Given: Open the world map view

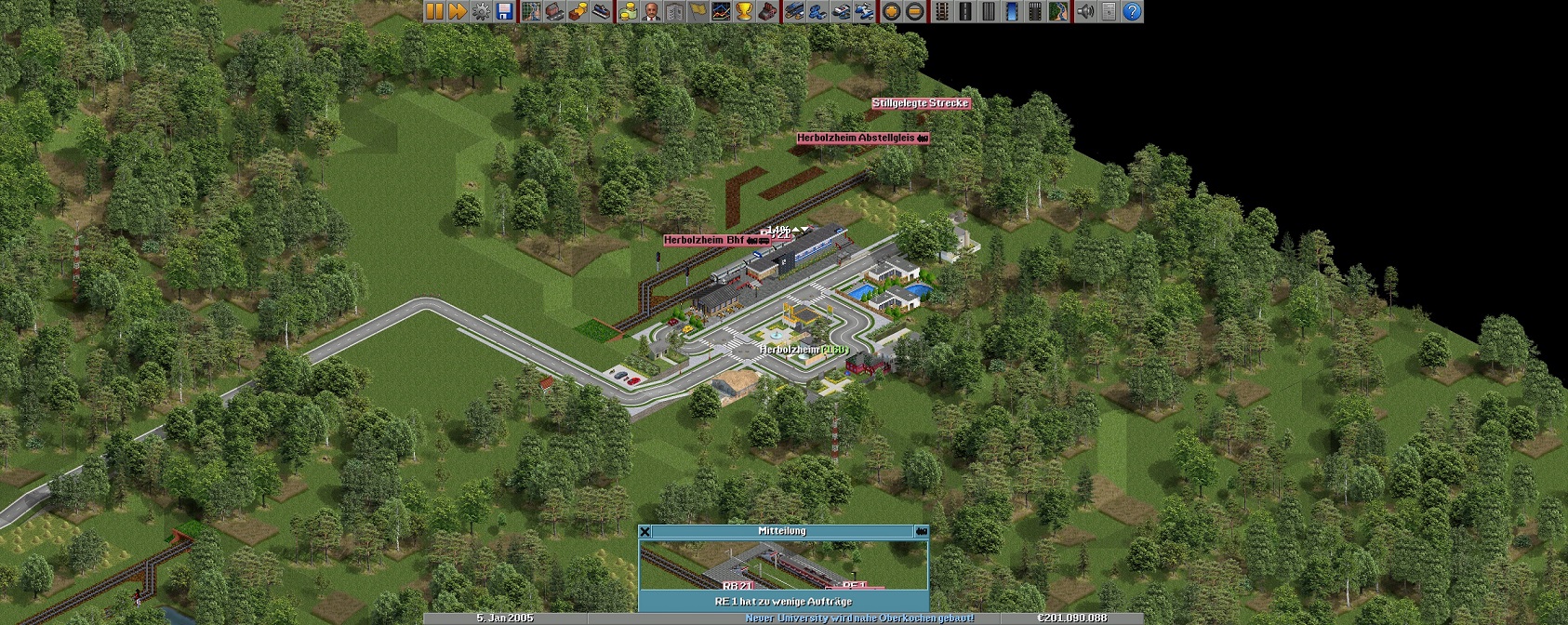Looking at the screenshot, I should 531,11.
